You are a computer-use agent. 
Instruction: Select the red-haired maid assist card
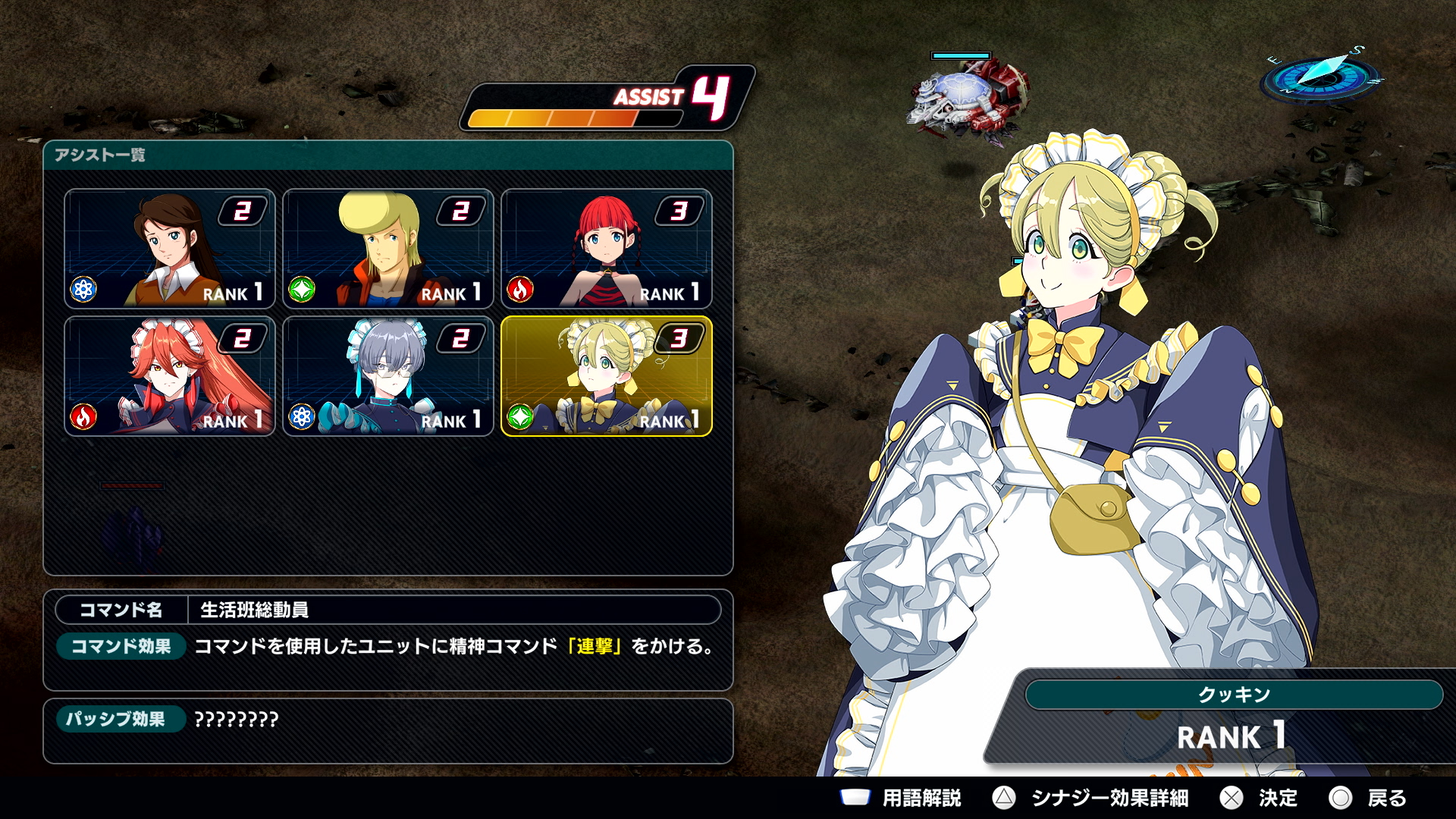(x=170, y=376)
